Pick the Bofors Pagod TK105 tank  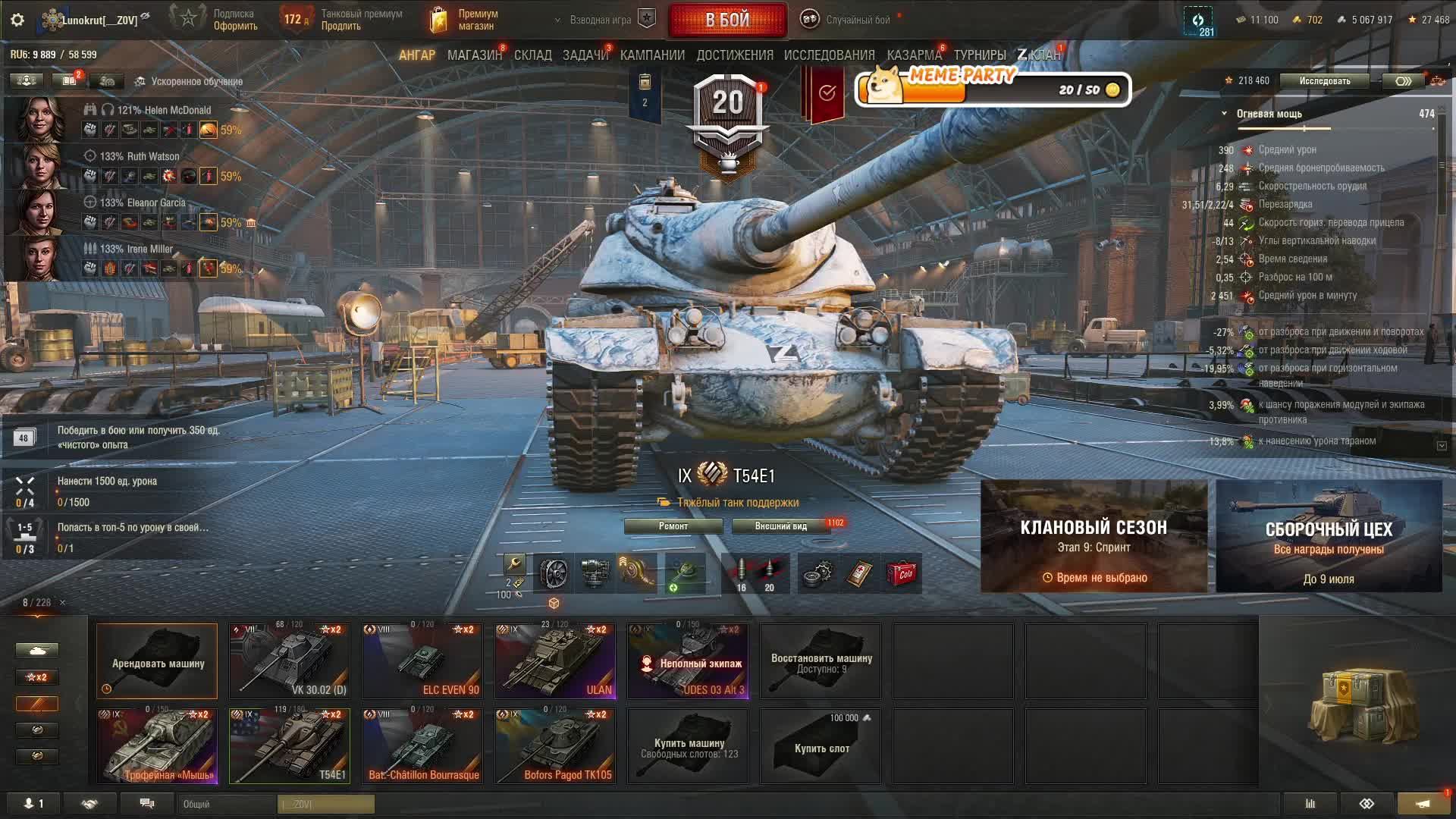point(555,745)
